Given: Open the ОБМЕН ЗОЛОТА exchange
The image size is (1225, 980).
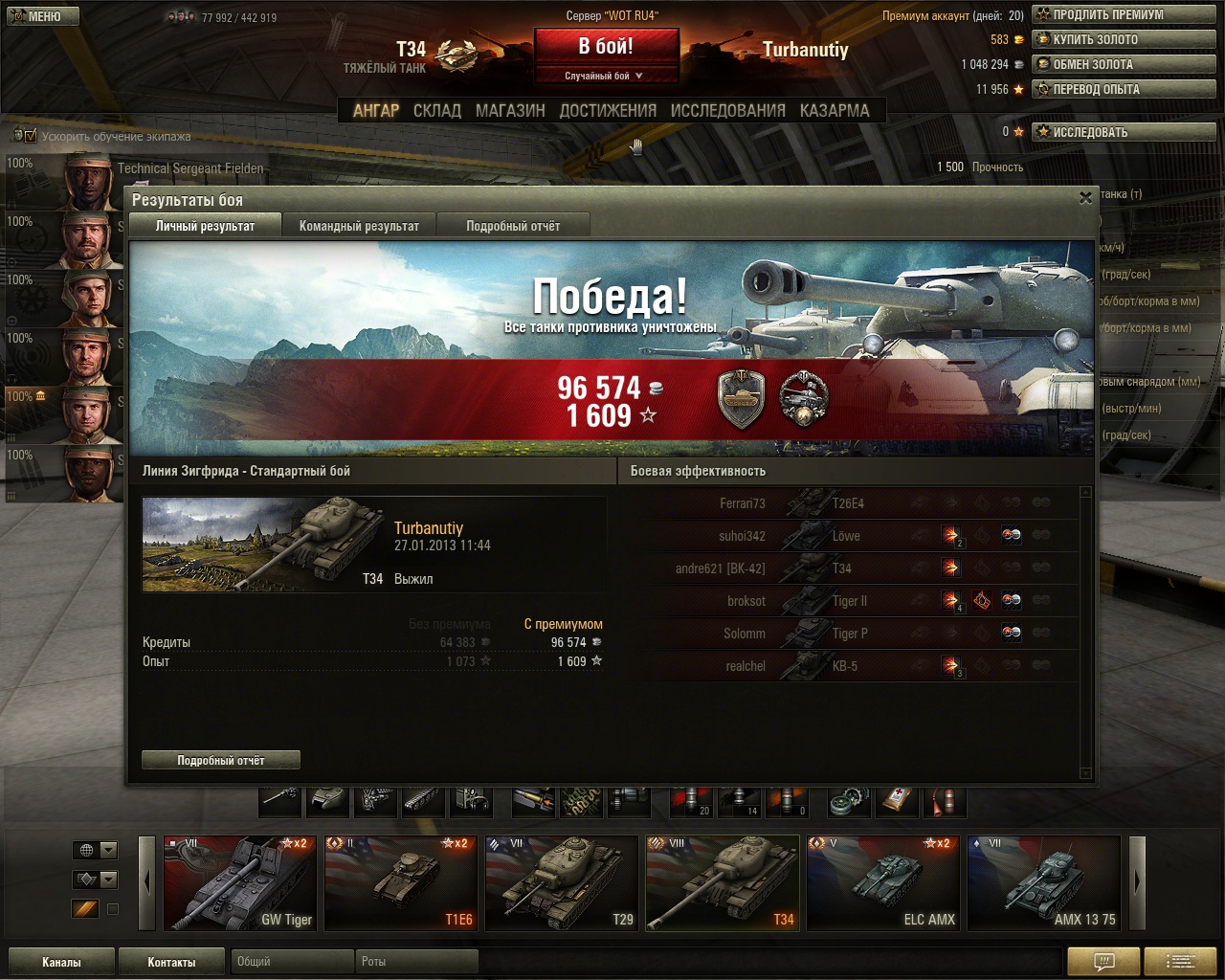Looking at the screenshot, I should (1124, 65).
